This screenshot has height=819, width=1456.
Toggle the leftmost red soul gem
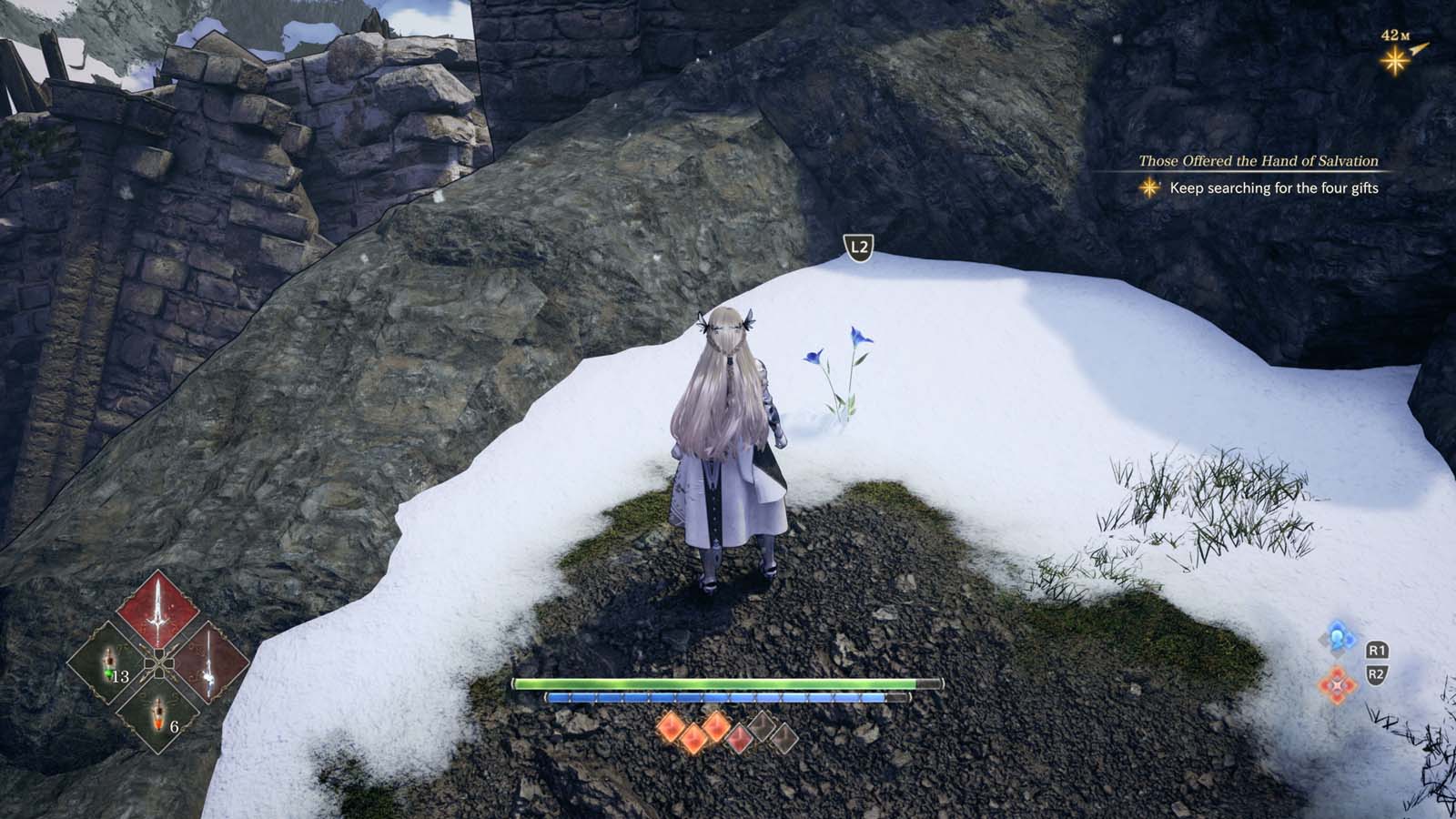tap(671, 728)
